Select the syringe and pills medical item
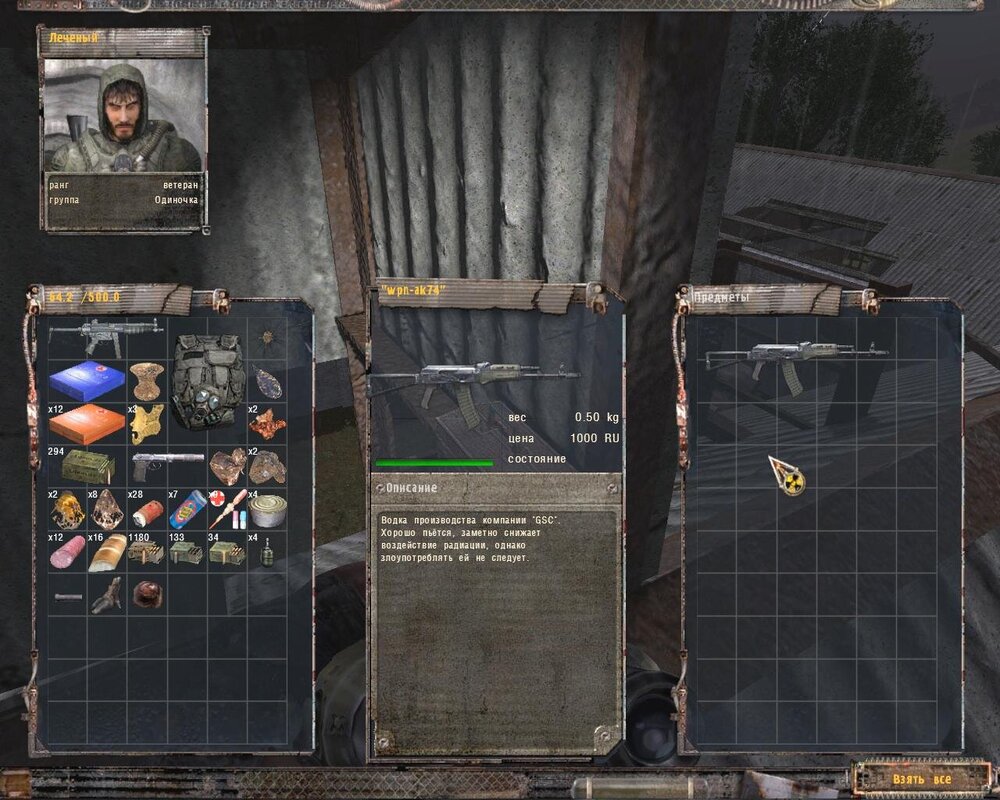1000x800 pixels. [x=227, y=510]
